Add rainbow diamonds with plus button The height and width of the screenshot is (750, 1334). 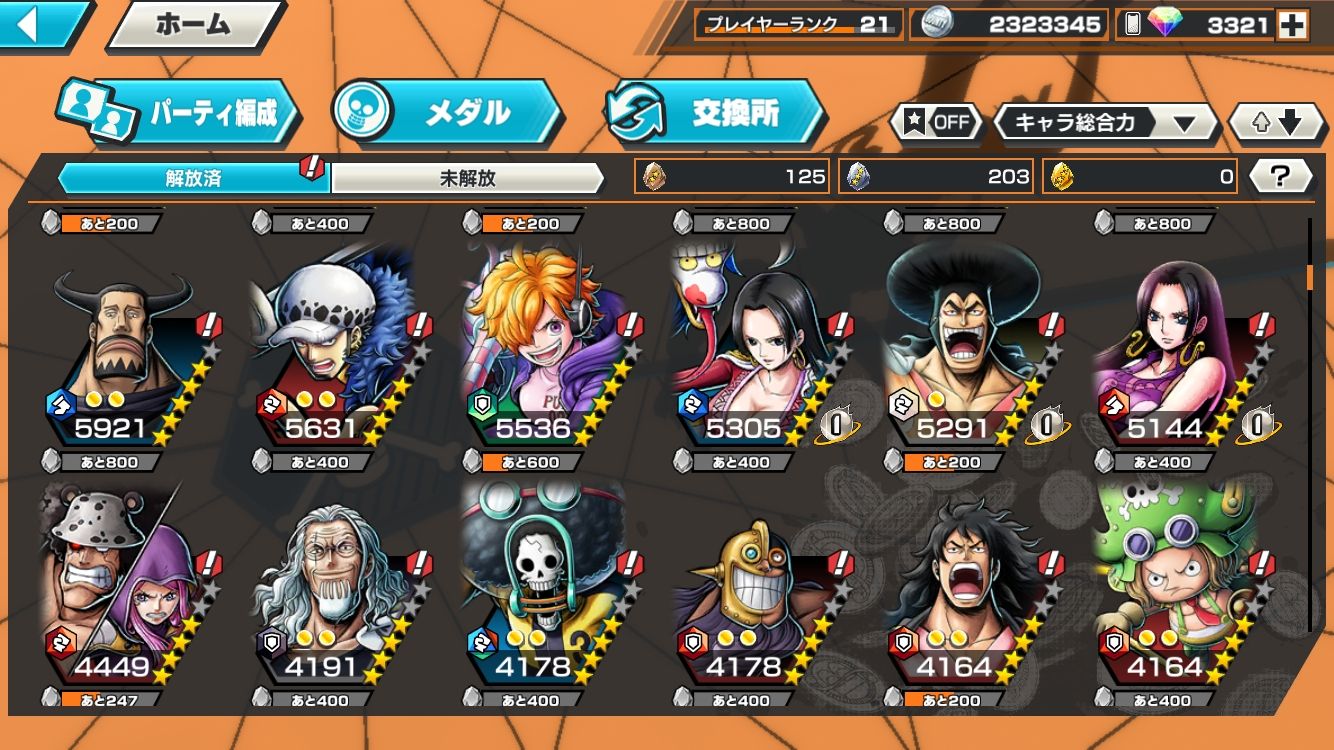click(x=1292, y=25)
